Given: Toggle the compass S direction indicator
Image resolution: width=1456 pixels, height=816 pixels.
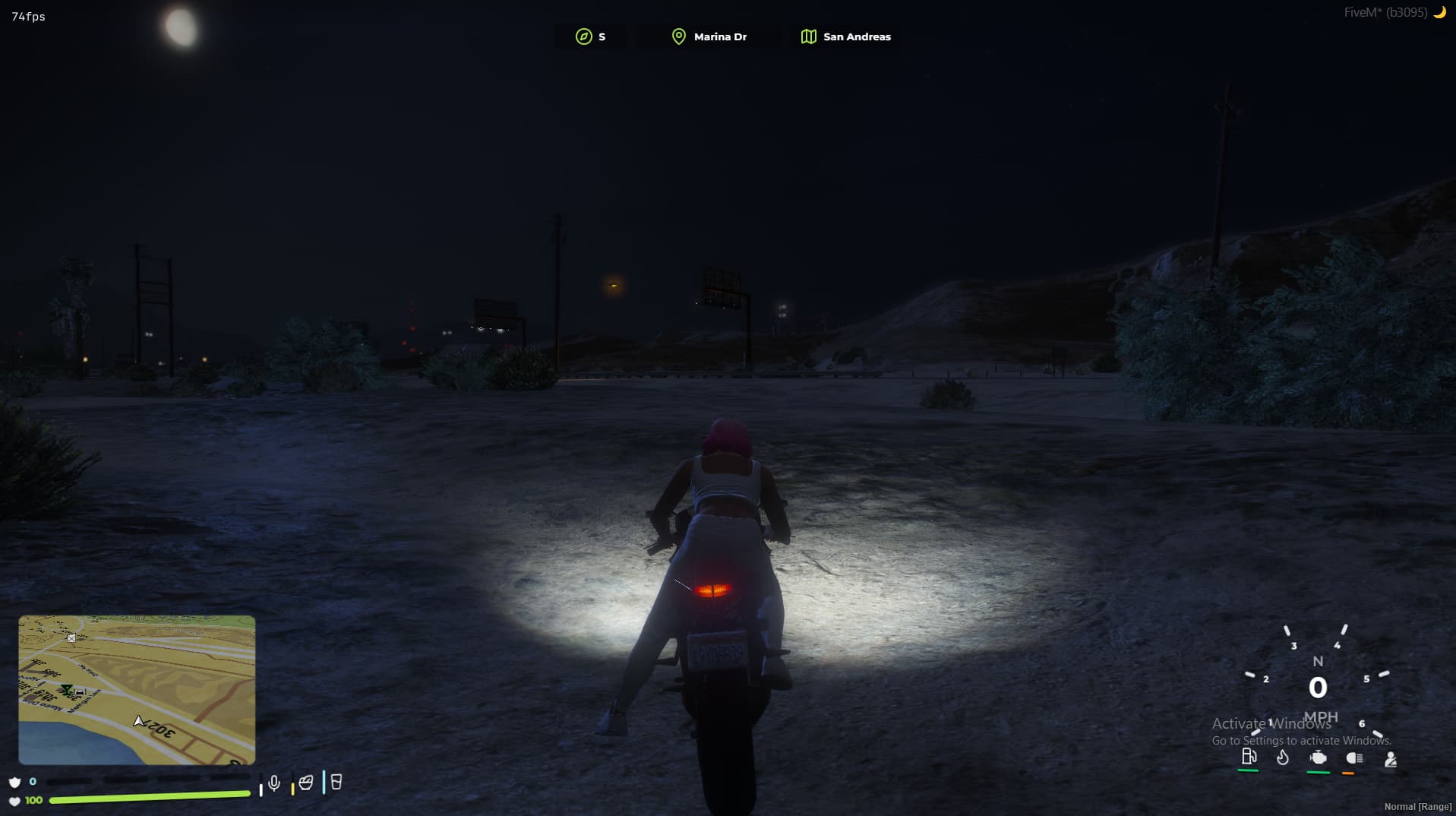Looking at the screenshot, I should [591, 36].
